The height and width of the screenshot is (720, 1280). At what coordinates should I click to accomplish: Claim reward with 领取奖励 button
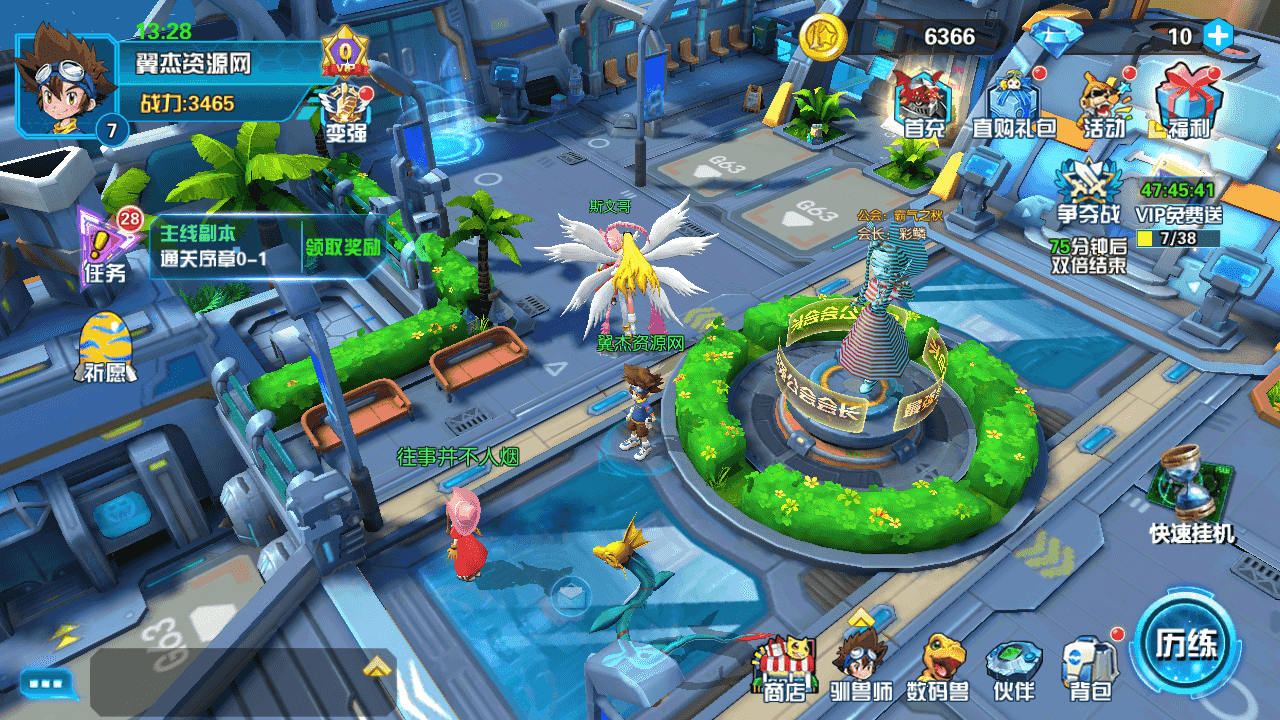[x=344, y=247]
